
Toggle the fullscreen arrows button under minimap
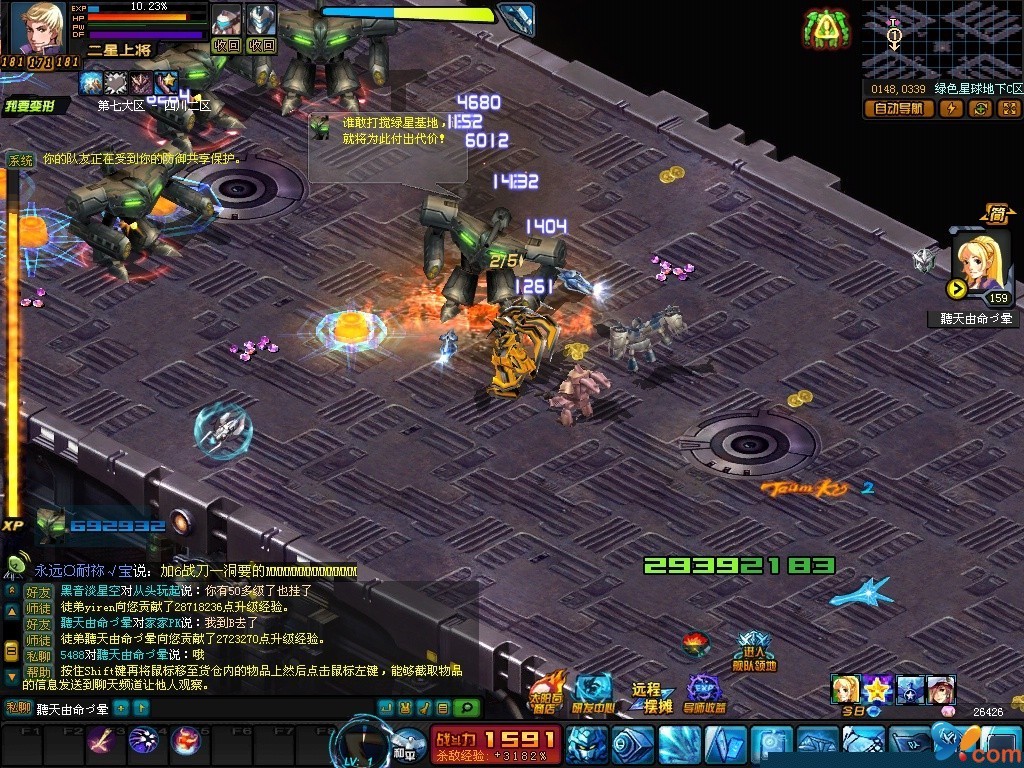[x=1008, y=109]
